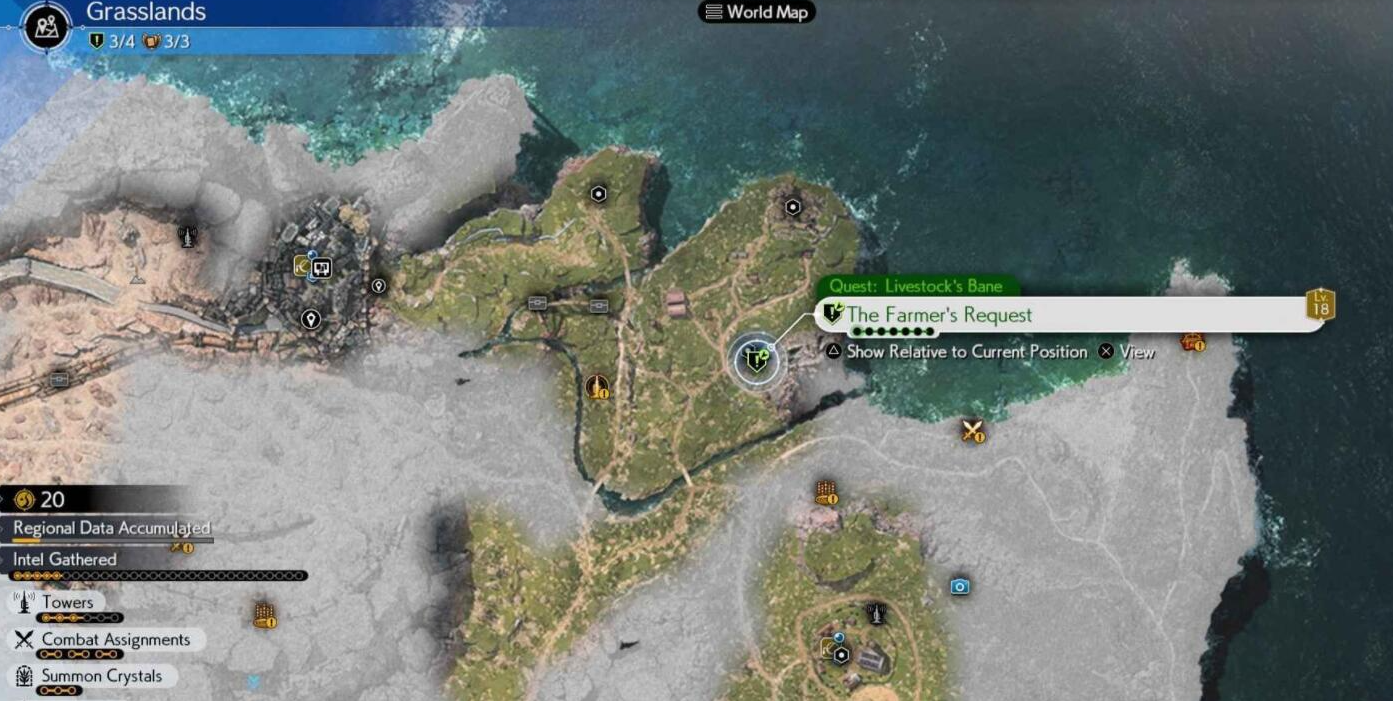This screenshot has height=701, width=1393.
Task: Select the radio tower marker in the desert
Action: (x=186, y=237)
